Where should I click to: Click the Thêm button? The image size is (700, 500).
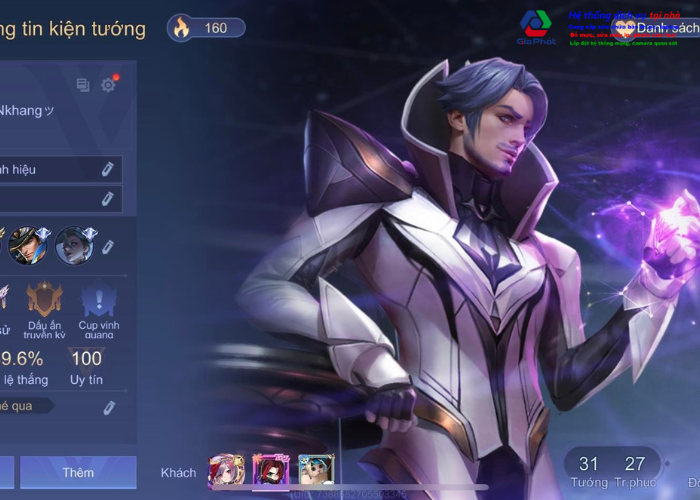pyautogui.click(x=78, y=472)
